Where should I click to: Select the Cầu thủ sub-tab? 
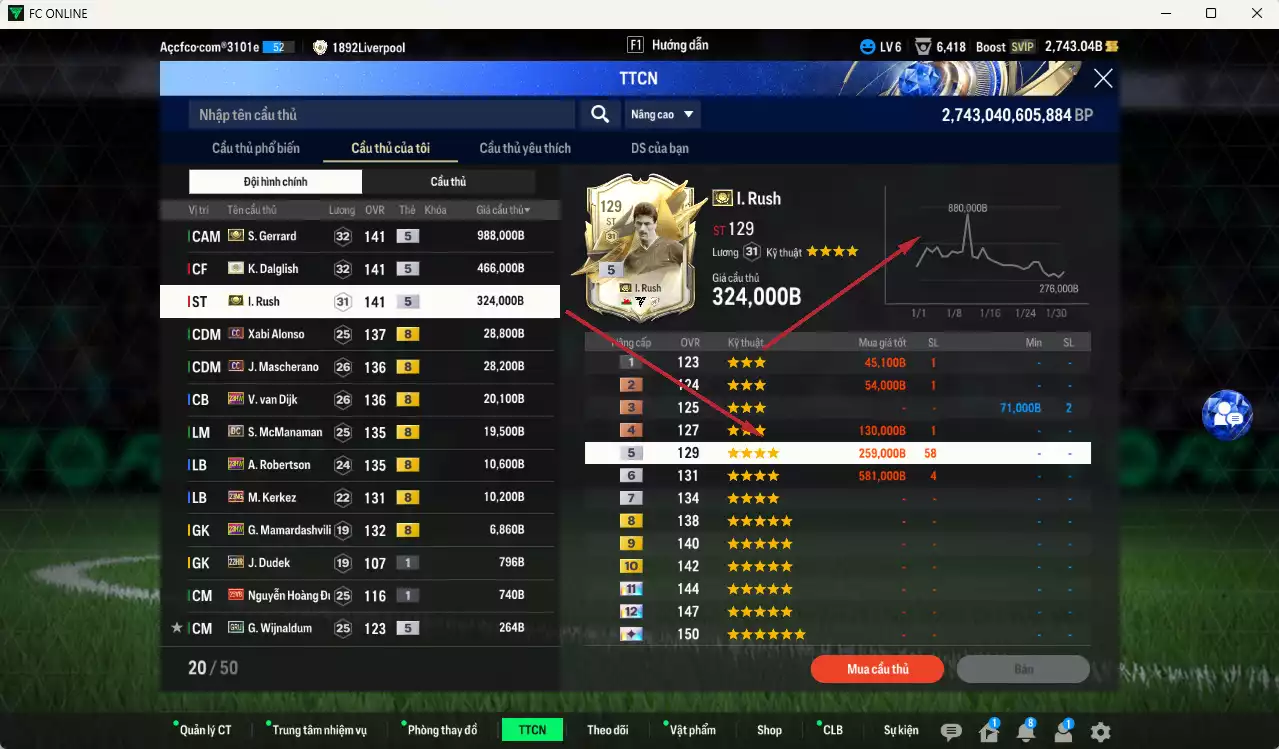[x=448, y=182]
